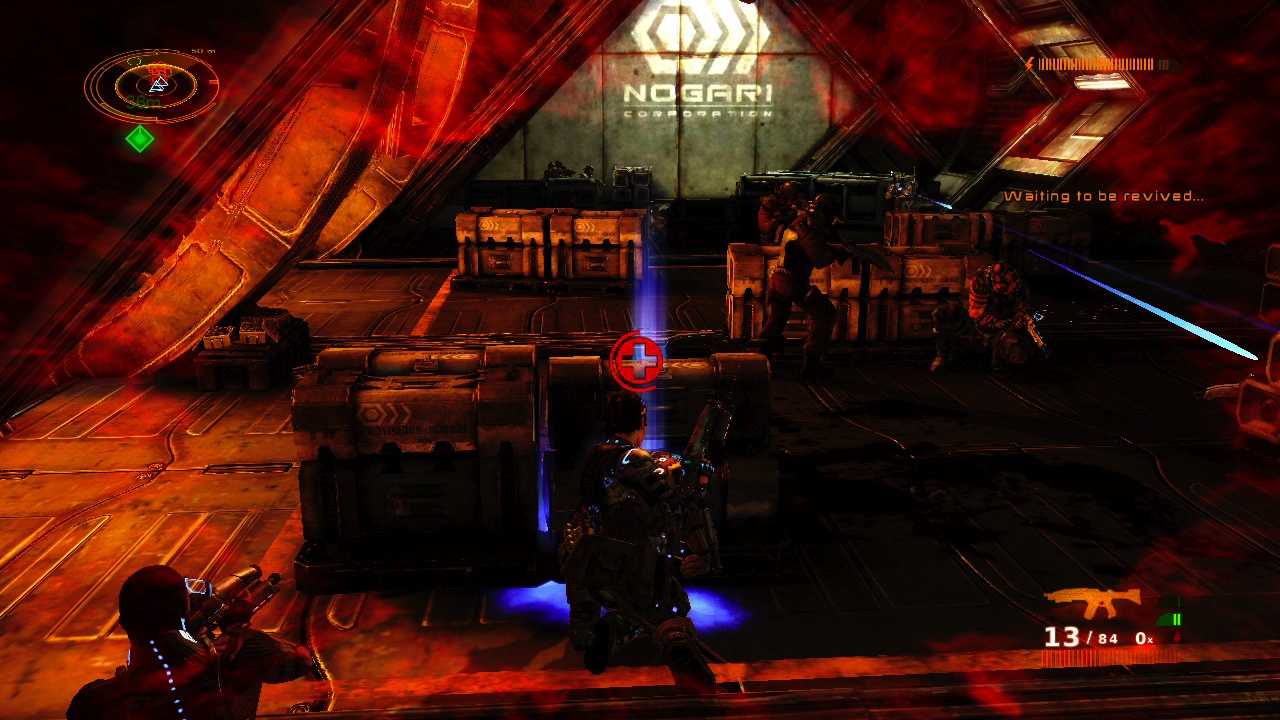Click the 13 / 84 ammo counter
1280x720 pixels.
coord(1080,637)
